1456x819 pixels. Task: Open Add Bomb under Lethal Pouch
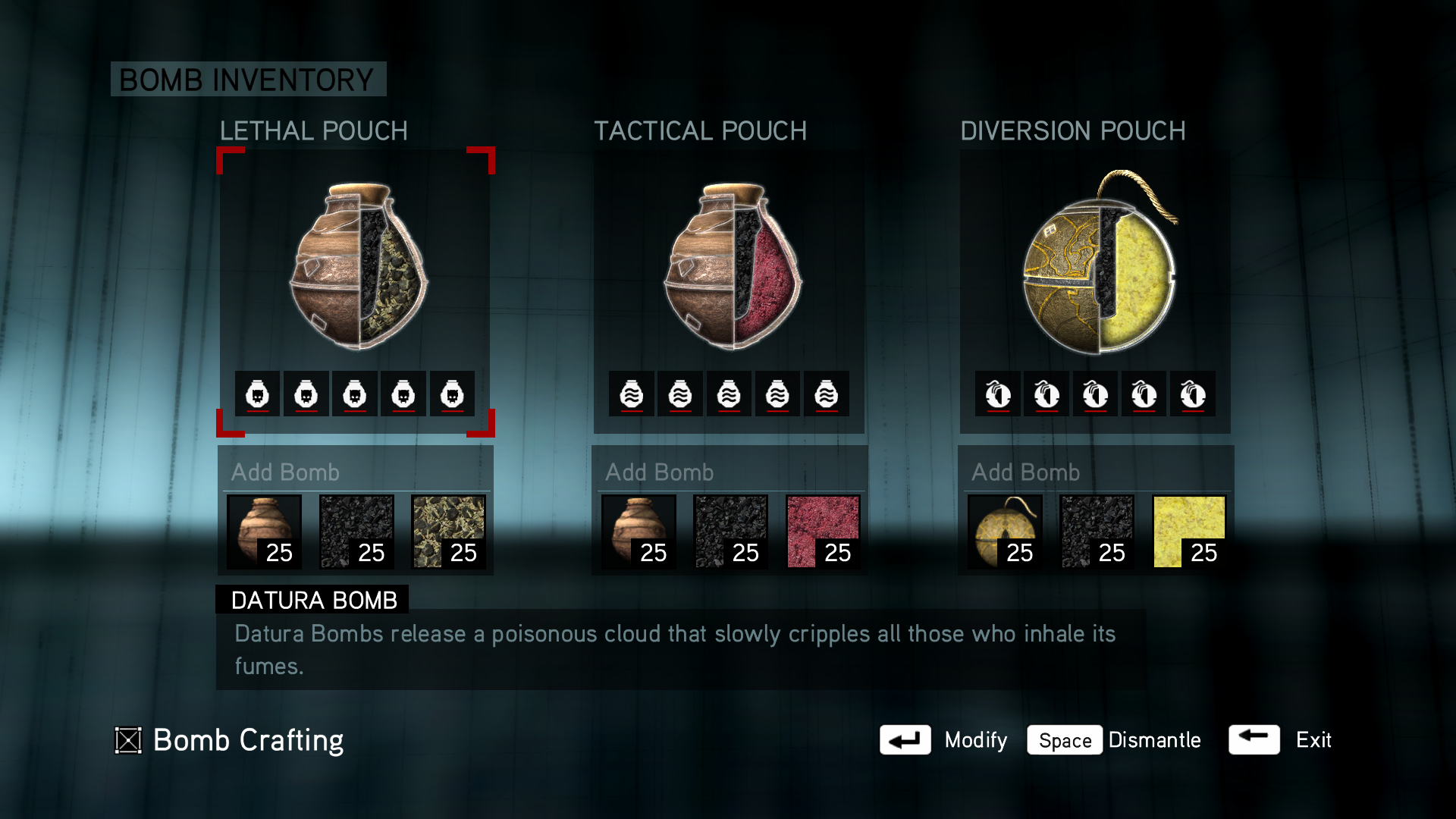coord(286,472)
